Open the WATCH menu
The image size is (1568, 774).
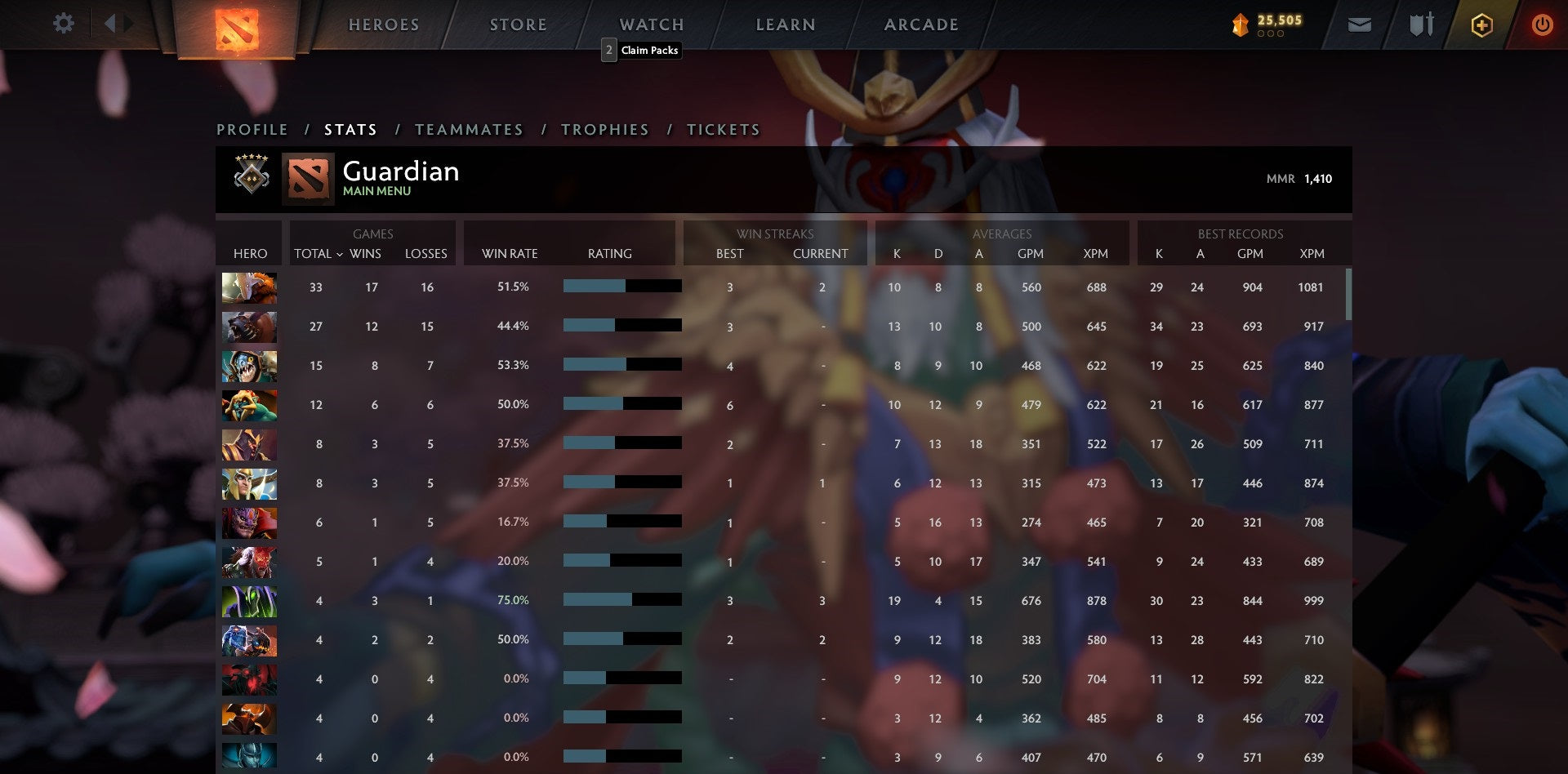tap(651, 24)
